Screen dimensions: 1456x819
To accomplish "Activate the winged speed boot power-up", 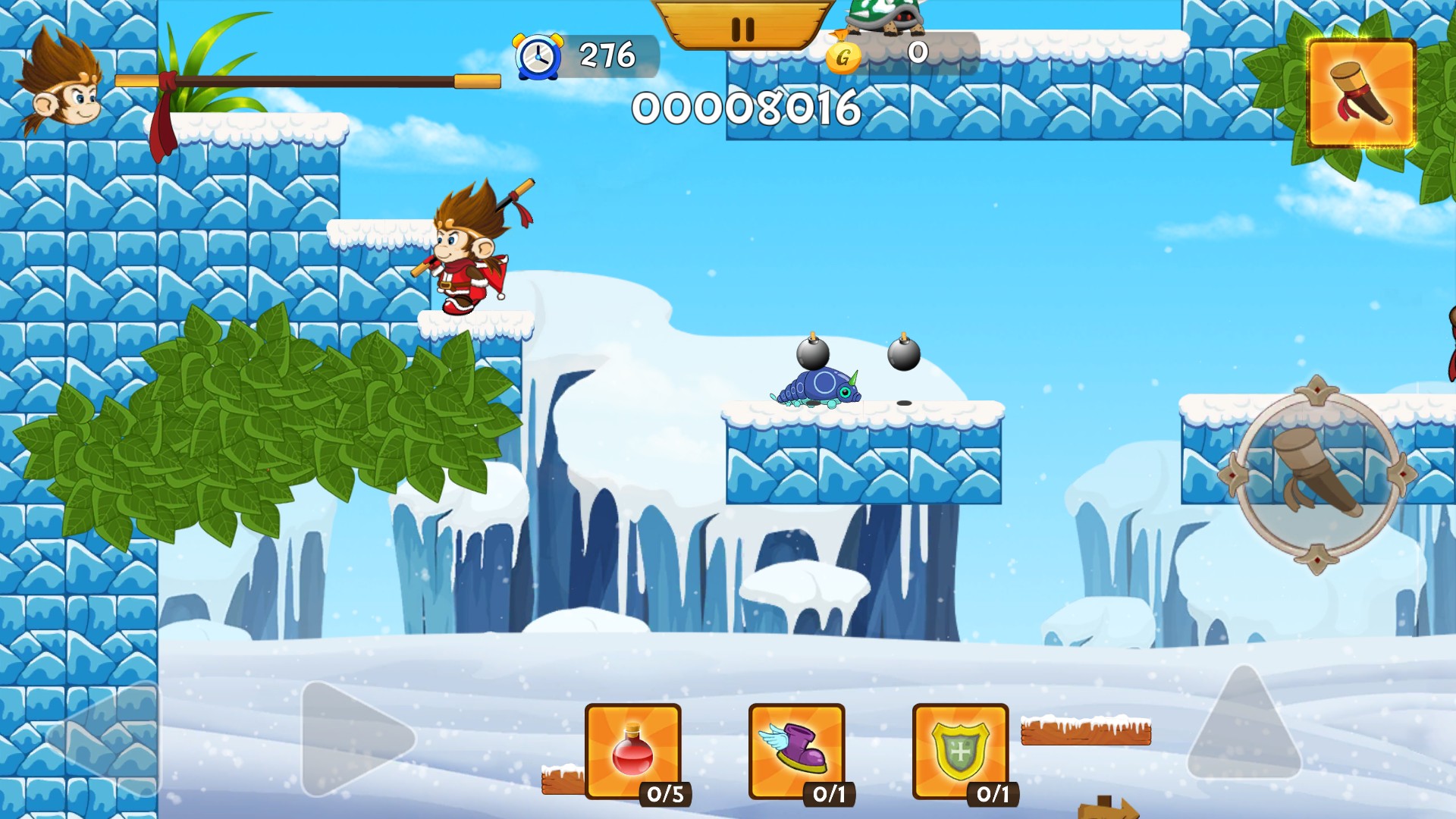I will (x=796, y=751).
